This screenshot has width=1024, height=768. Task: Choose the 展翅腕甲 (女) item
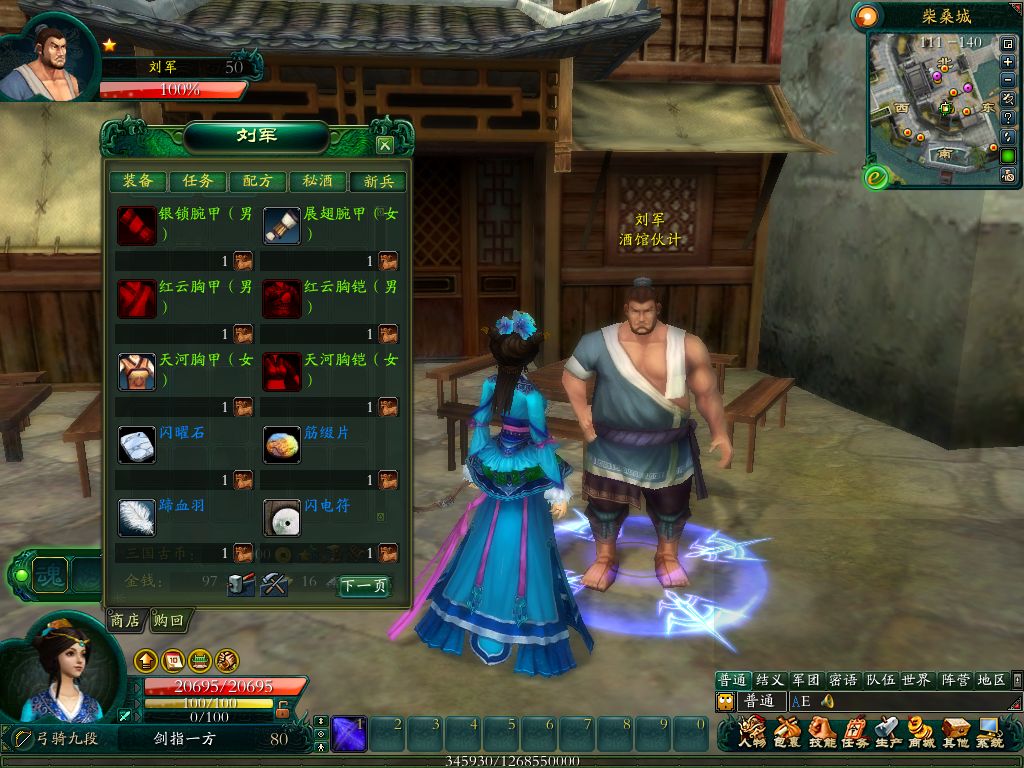click(282, 226)
